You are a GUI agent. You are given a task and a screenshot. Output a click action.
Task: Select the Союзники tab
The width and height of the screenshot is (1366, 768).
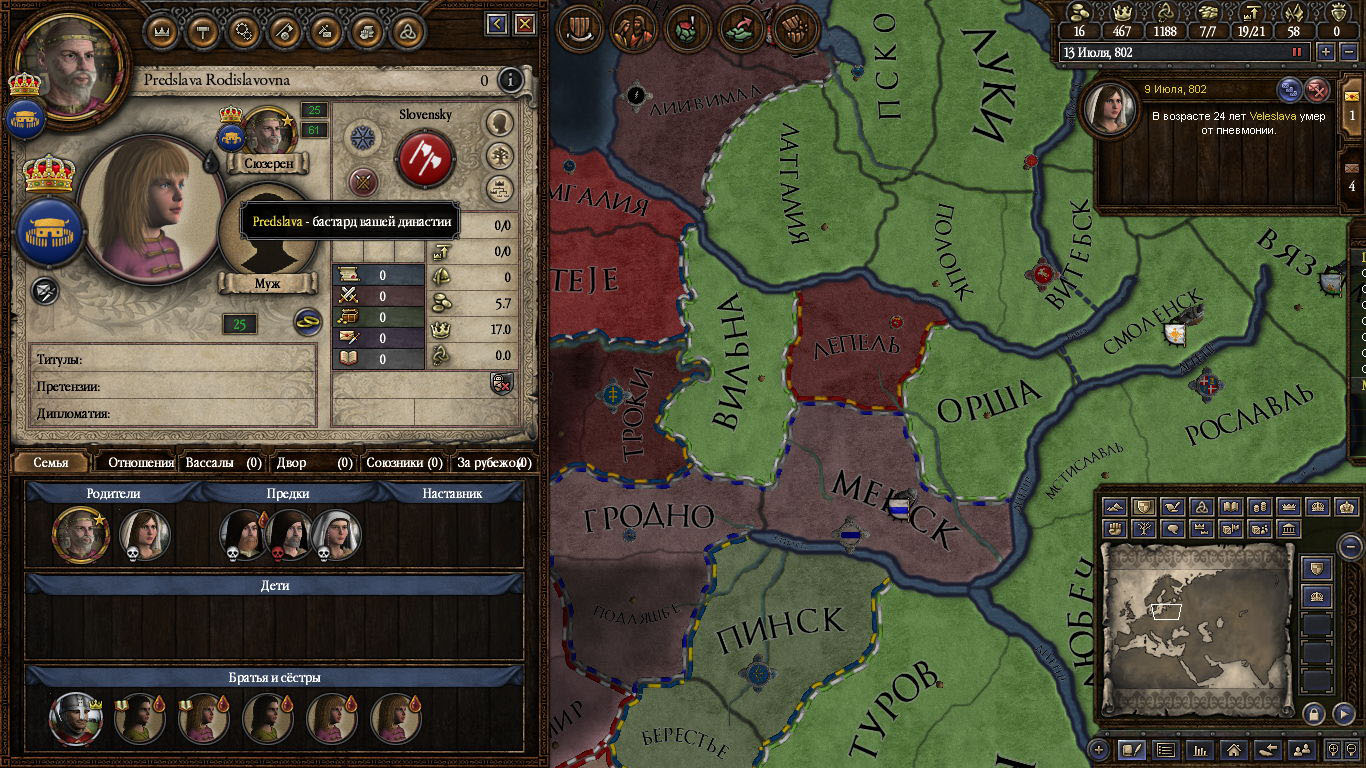coord(404,463)
